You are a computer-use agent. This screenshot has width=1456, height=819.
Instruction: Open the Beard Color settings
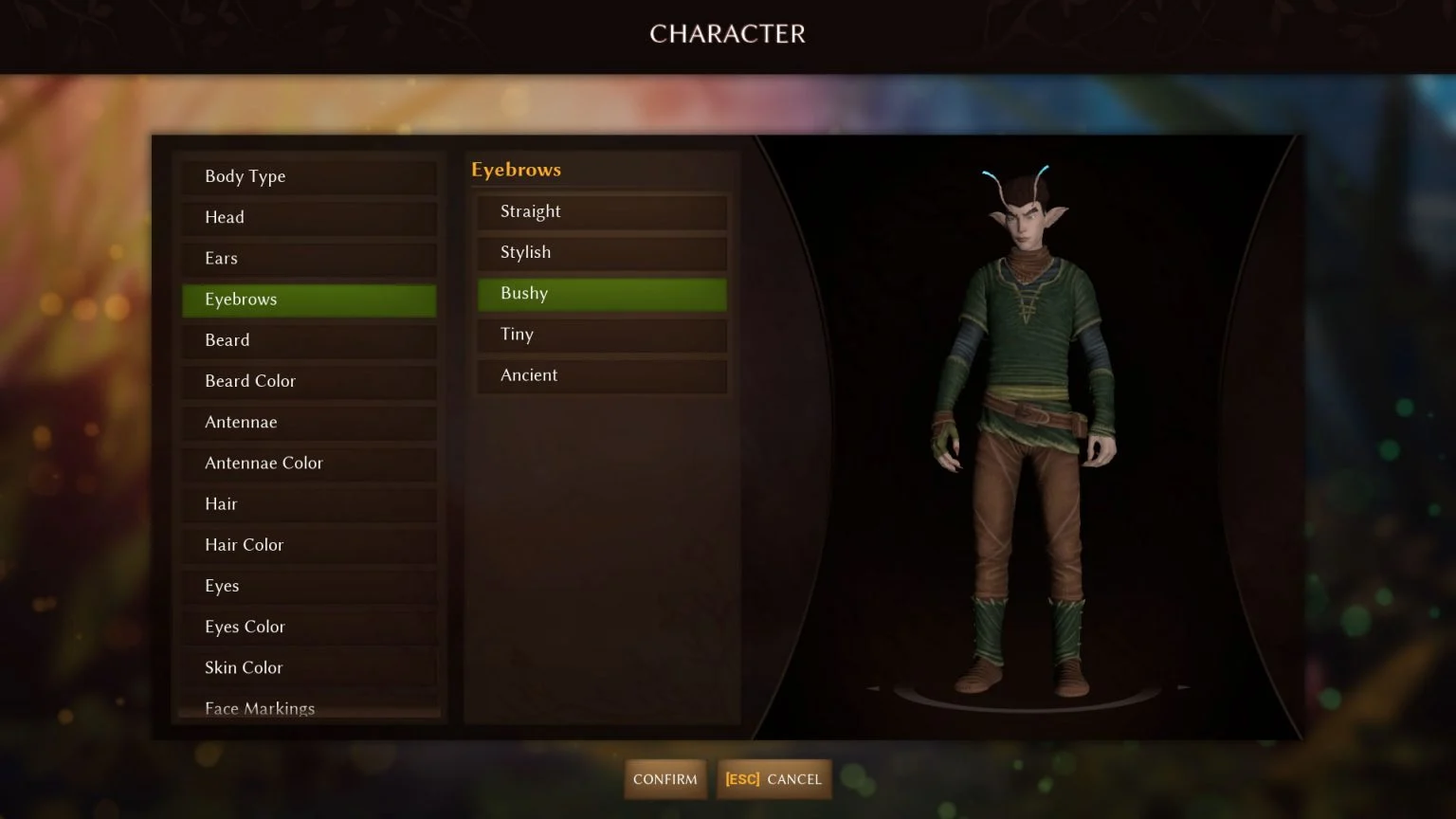[308, 381]
